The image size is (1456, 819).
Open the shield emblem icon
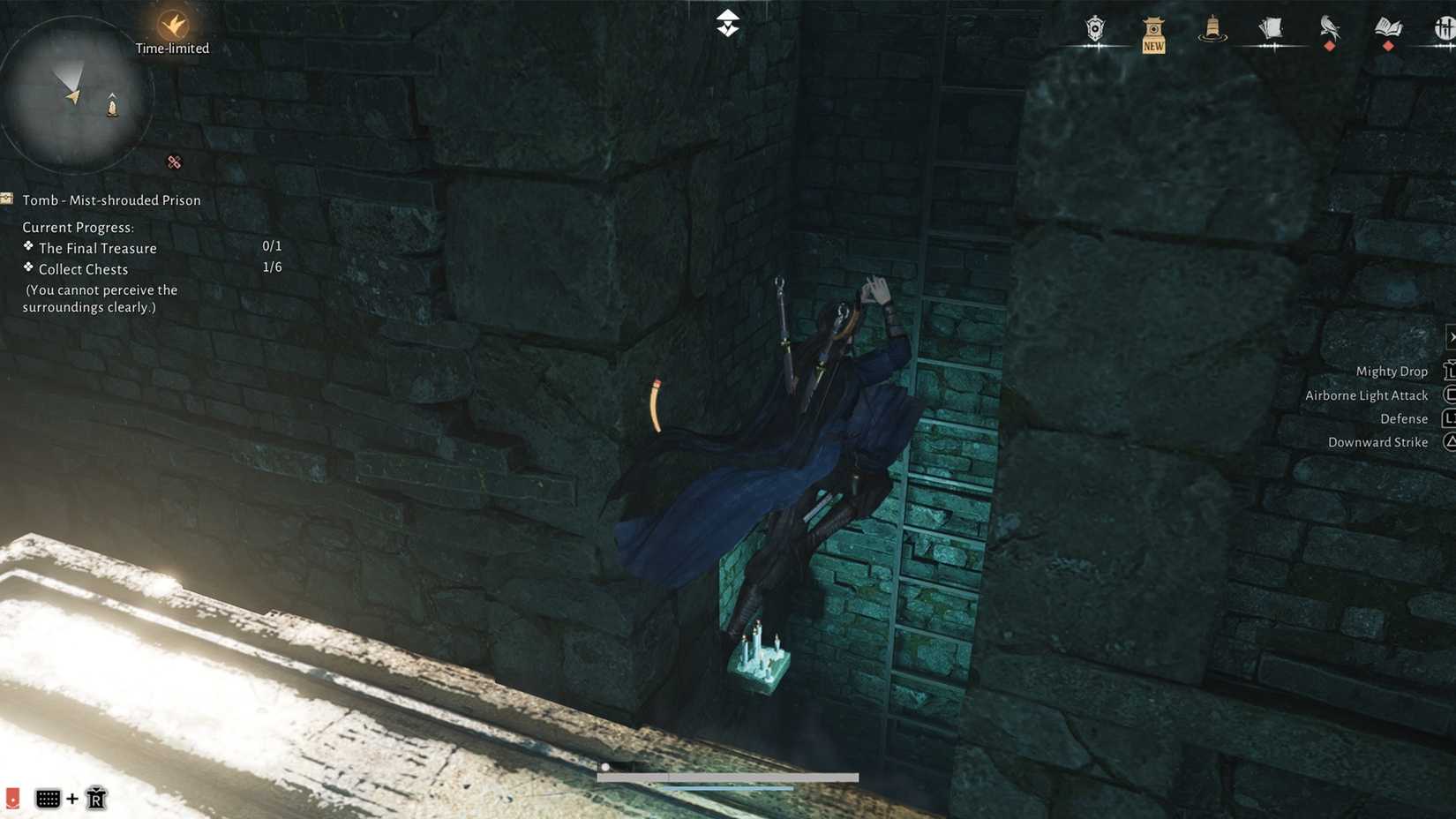coord(1094,29)
